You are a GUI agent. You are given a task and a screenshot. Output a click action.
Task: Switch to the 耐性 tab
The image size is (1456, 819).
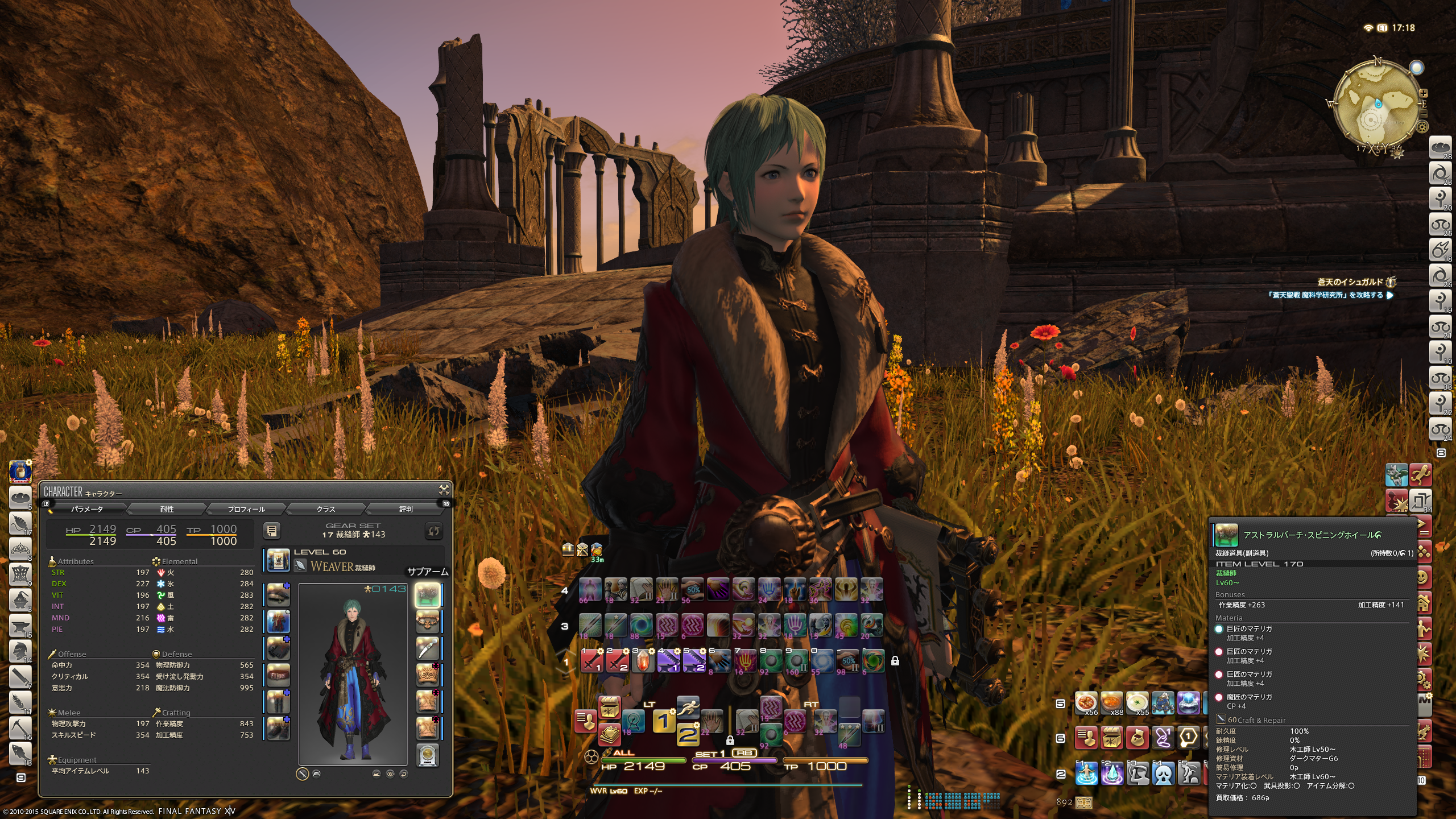click(x=167, y=509)
